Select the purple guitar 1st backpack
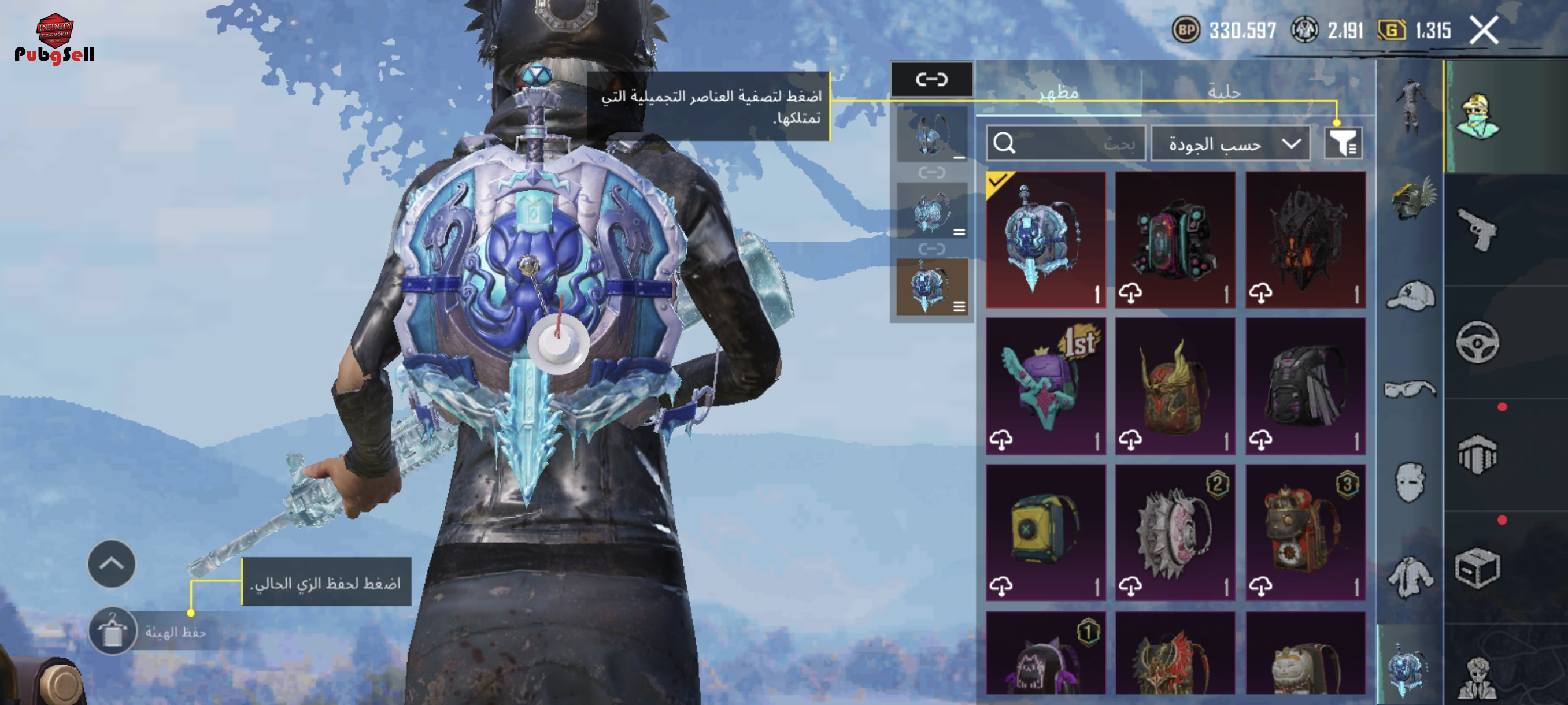 click(x=1045, y=385)
